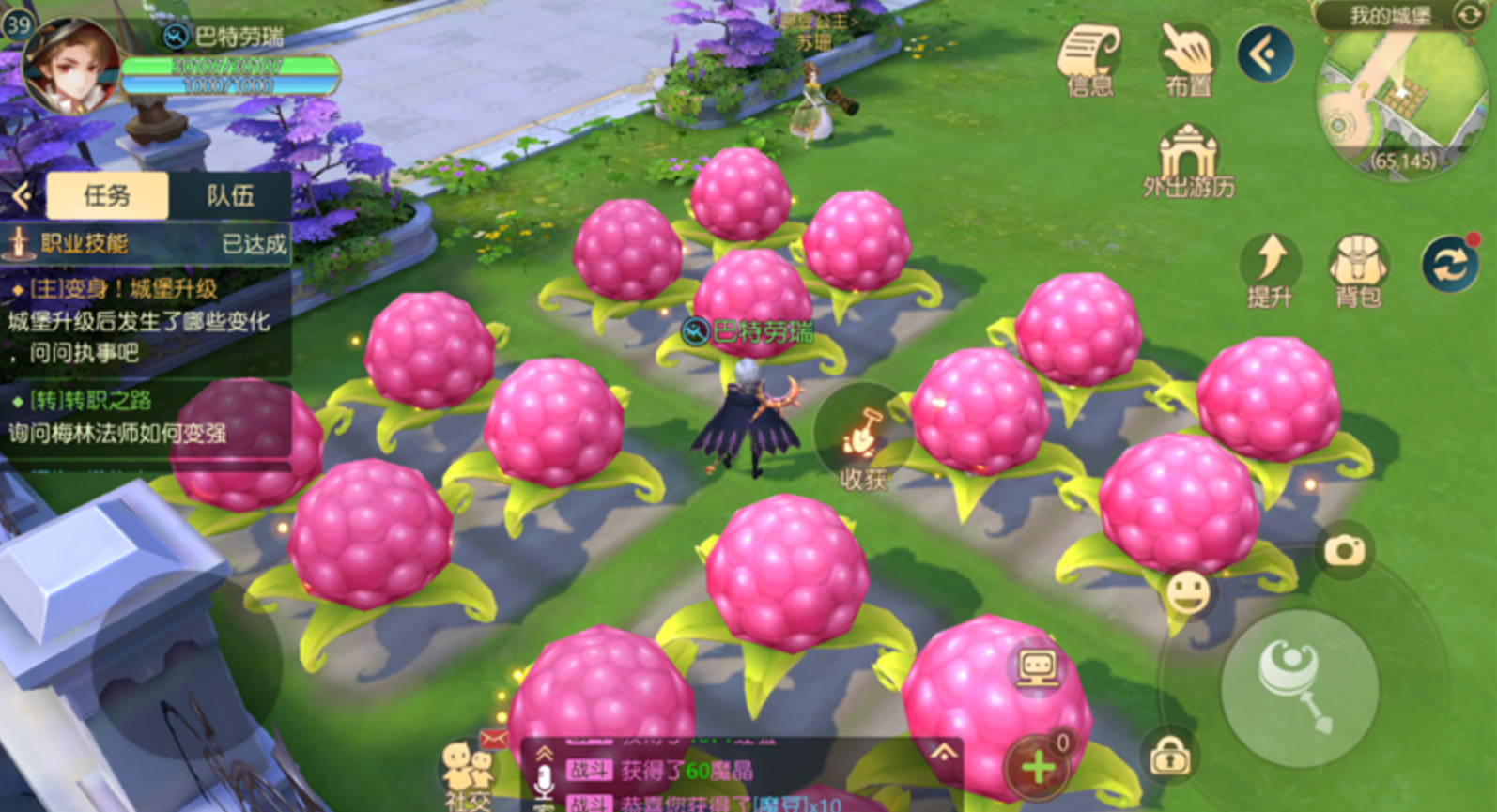This screenshot has width=1497, height=812.
Task: Open the 信息 scroll info panel
Action: [1089, 58]
